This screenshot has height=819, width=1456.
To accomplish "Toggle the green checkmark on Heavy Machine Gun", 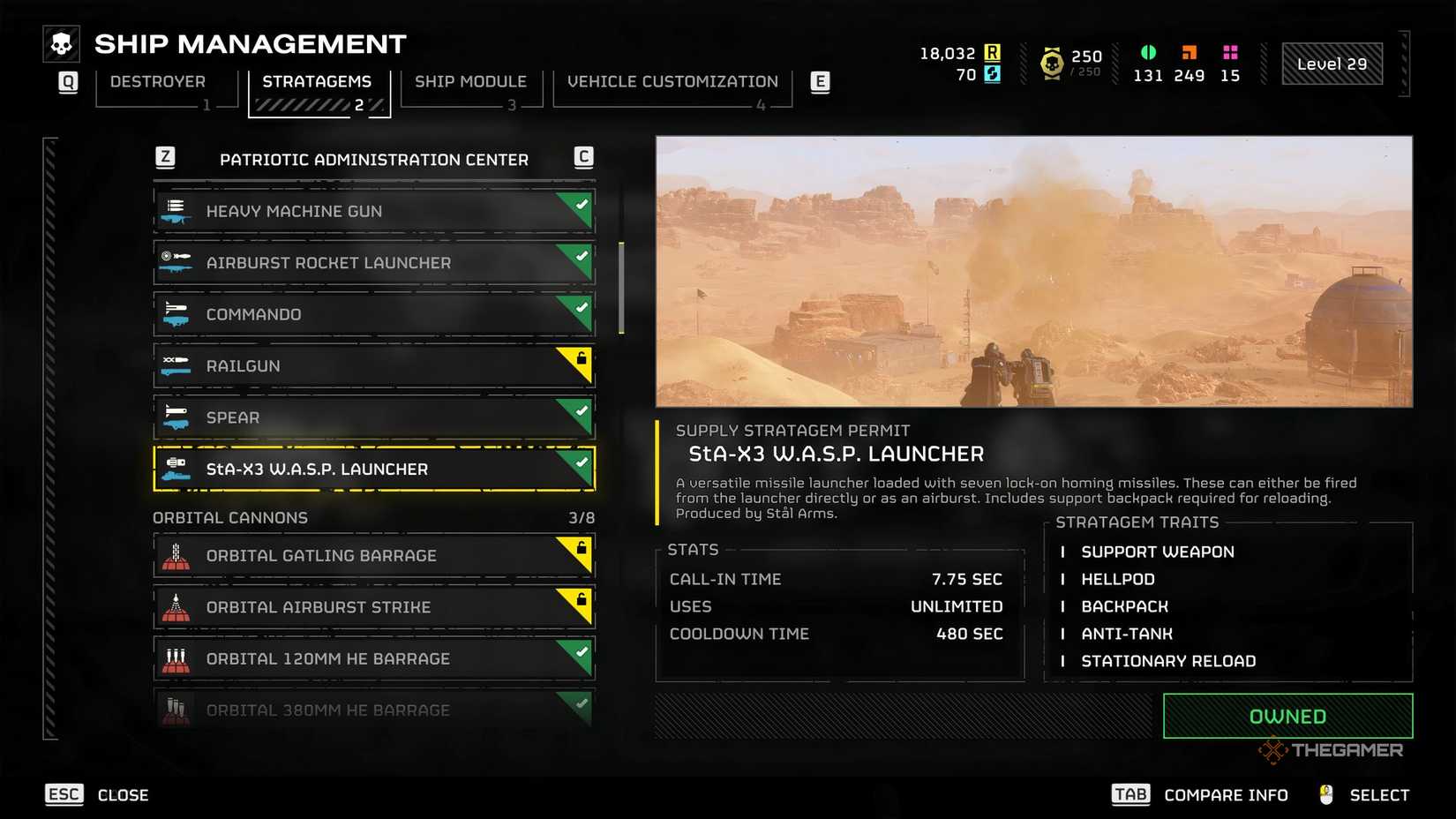I will pyautogui.click(x=580, y=205).
